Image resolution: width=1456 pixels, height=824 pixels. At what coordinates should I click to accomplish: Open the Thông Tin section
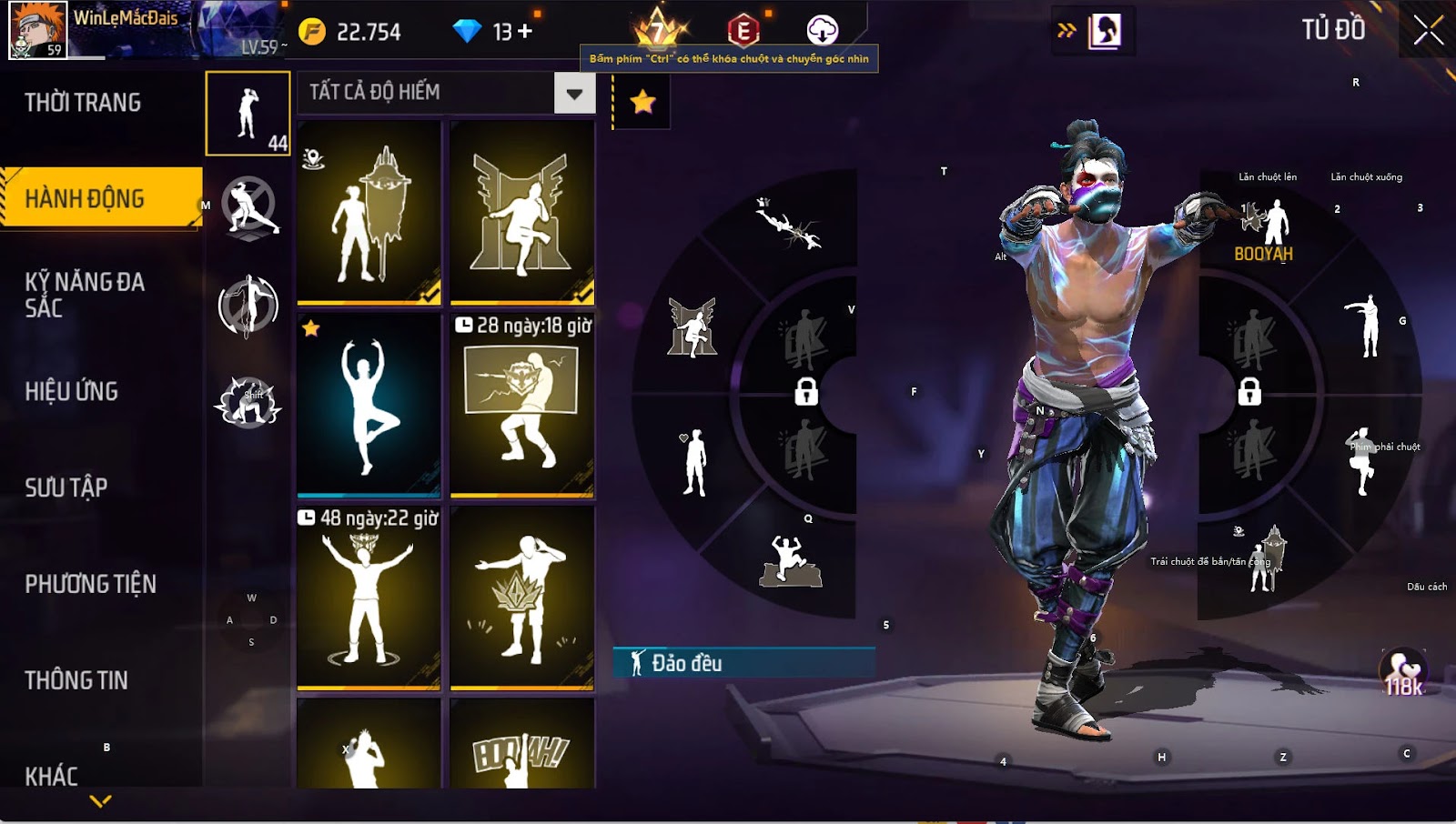tap(76, 680)
